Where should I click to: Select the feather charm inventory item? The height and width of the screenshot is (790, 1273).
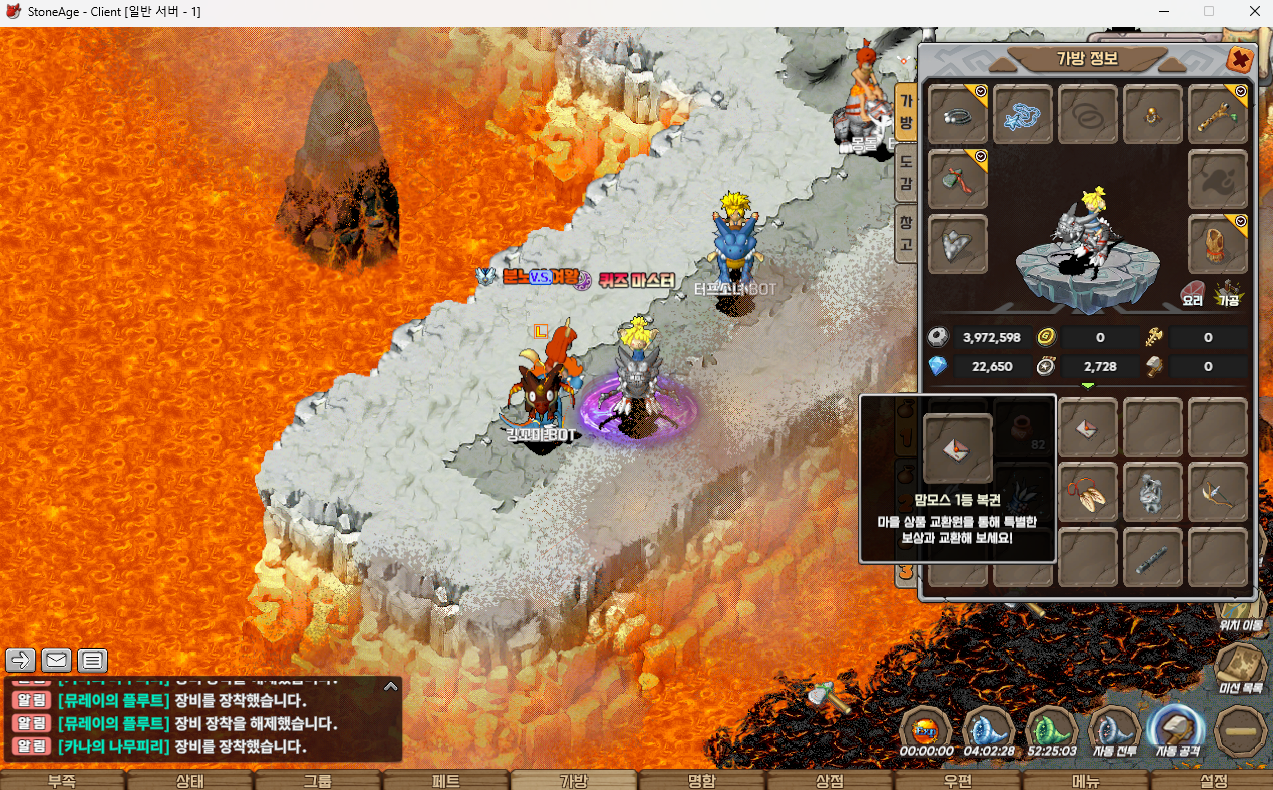coord(1088,493)
